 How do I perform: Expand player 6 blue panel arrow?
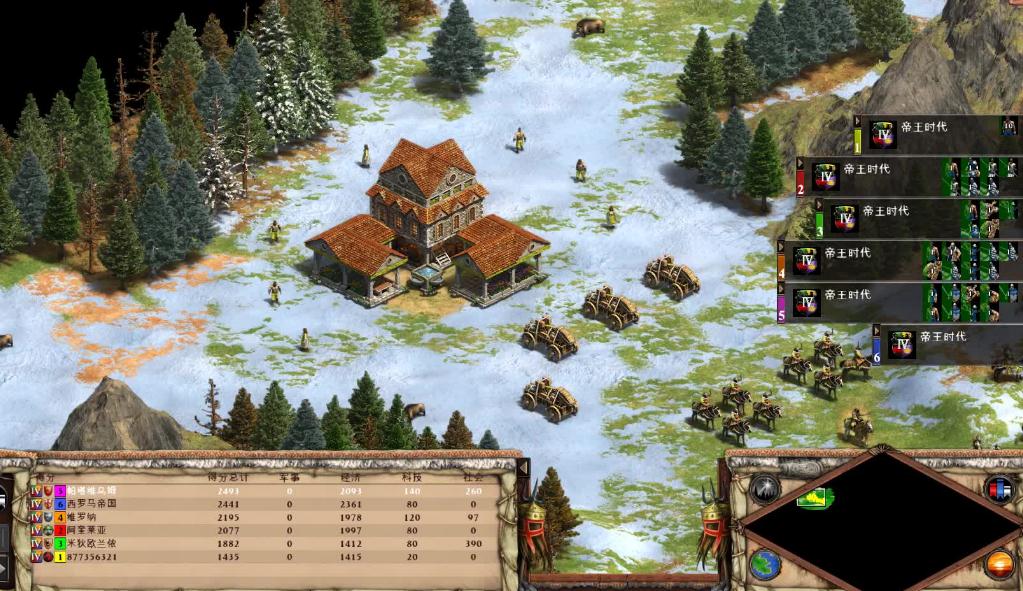point(876,330)
